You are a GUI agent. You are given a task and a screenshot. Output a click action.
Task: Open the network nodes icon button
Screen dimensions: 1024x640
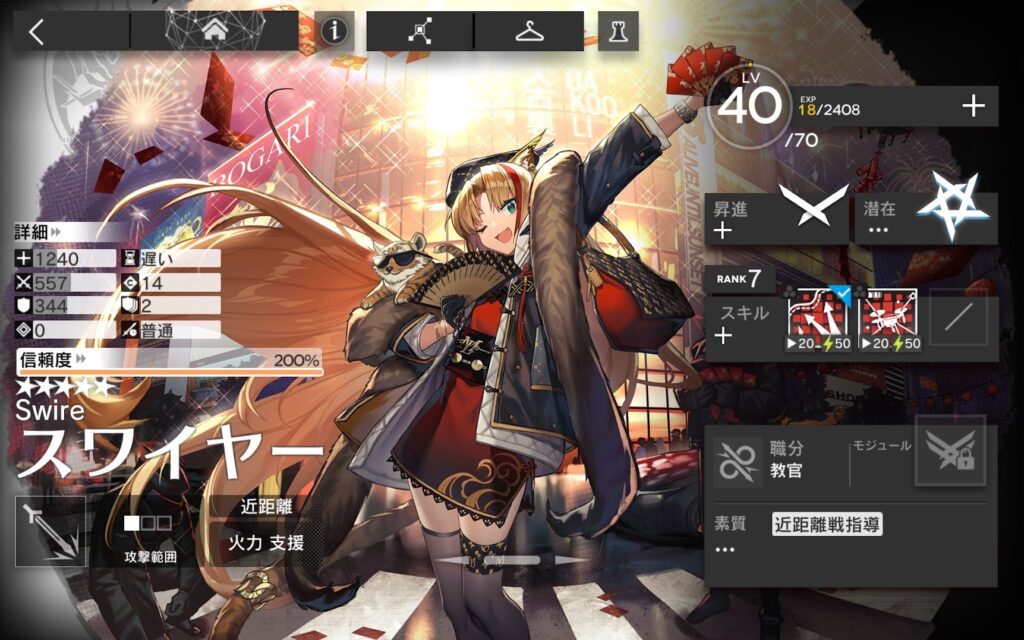tap(420, 31)
